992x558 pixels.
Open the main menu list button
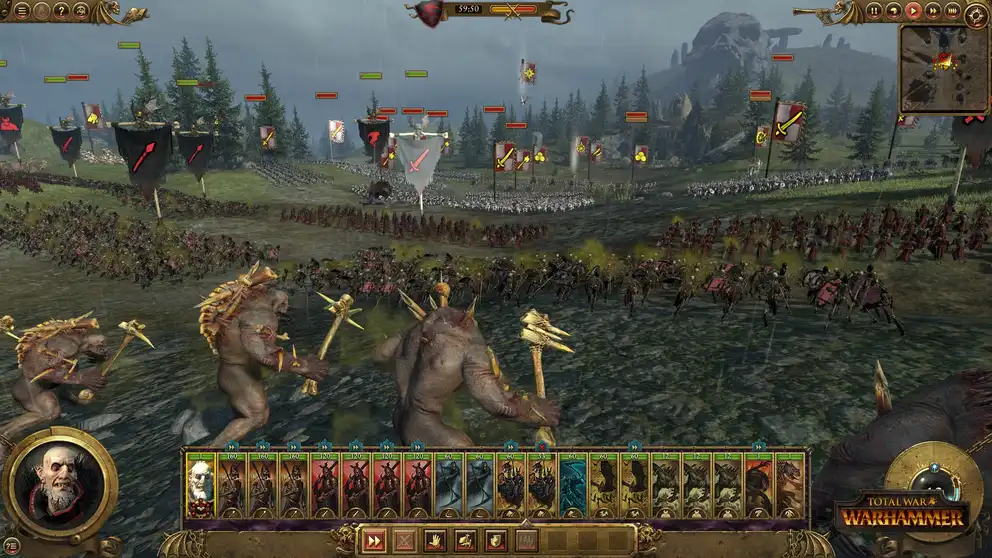[x=21, y=11]
